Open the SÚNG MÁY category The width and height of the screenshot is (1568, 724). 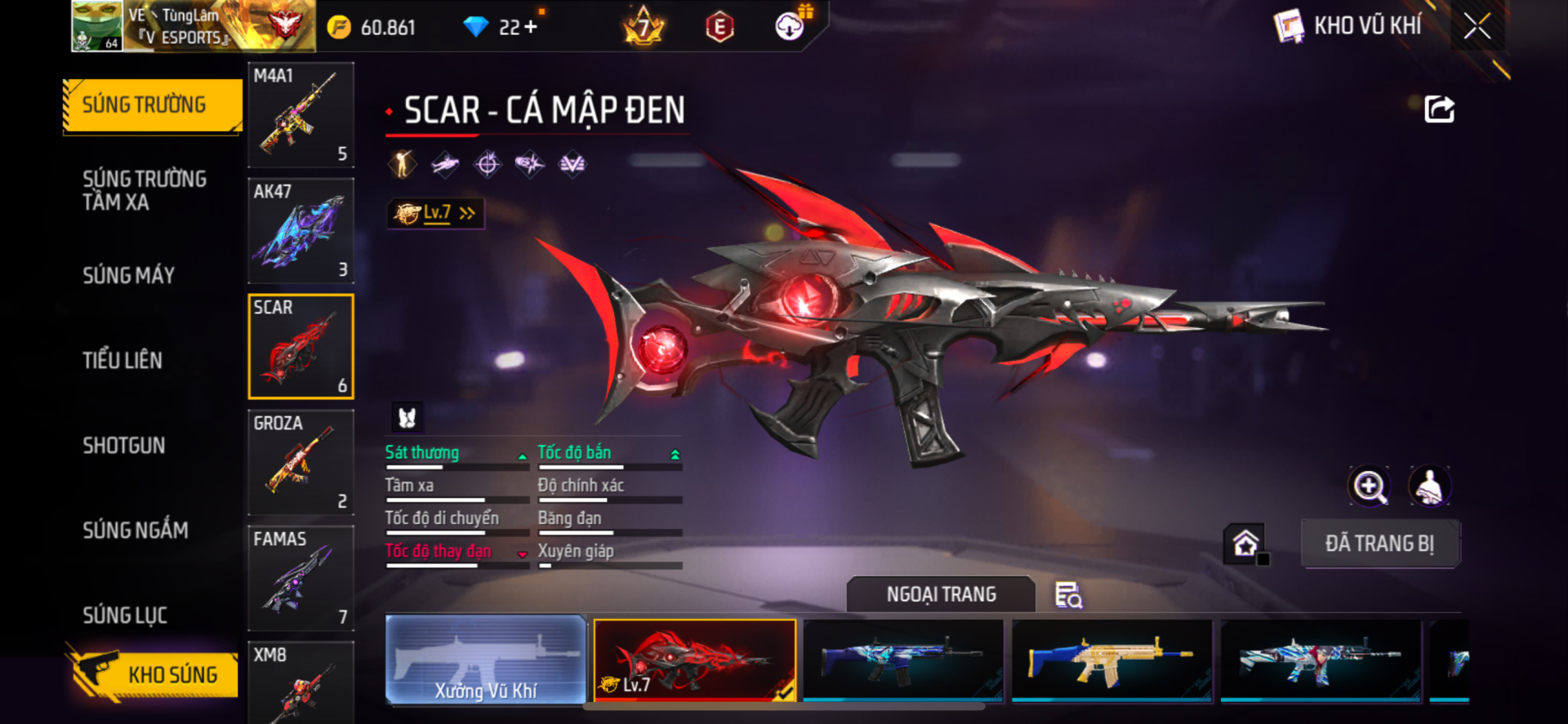click(x=129, y=275)
